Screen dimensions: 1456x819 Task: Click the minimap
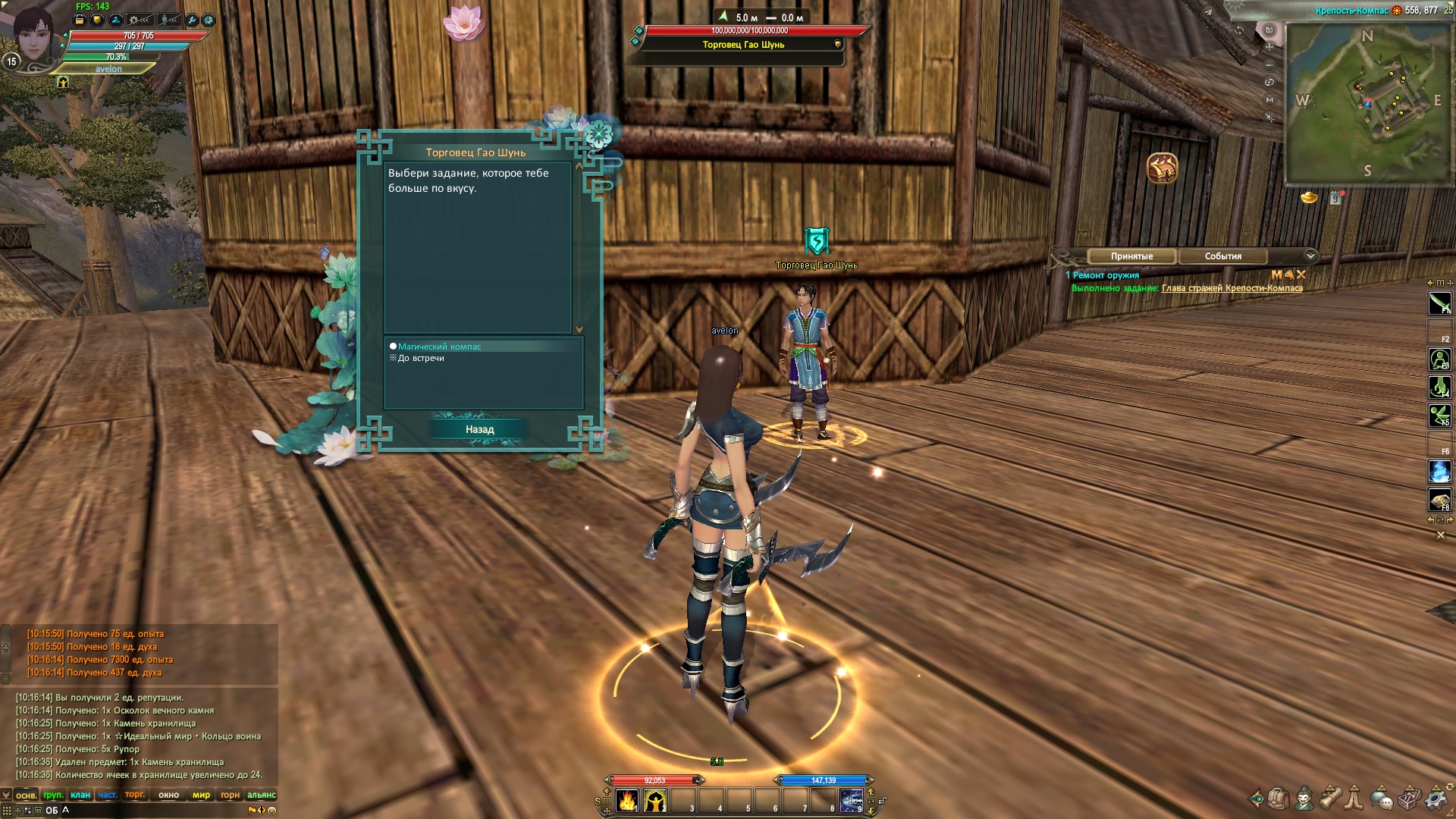[x=1368, y=102]
